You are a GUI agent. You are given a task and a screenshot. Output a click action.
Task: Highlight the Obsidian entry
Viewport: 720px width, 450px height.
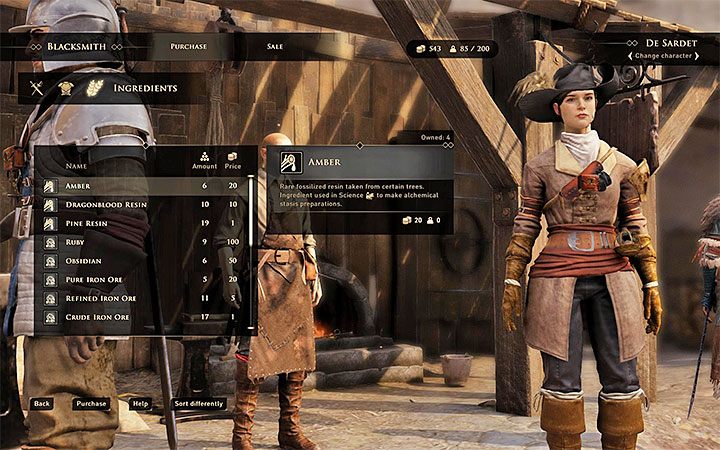[142, 261]
